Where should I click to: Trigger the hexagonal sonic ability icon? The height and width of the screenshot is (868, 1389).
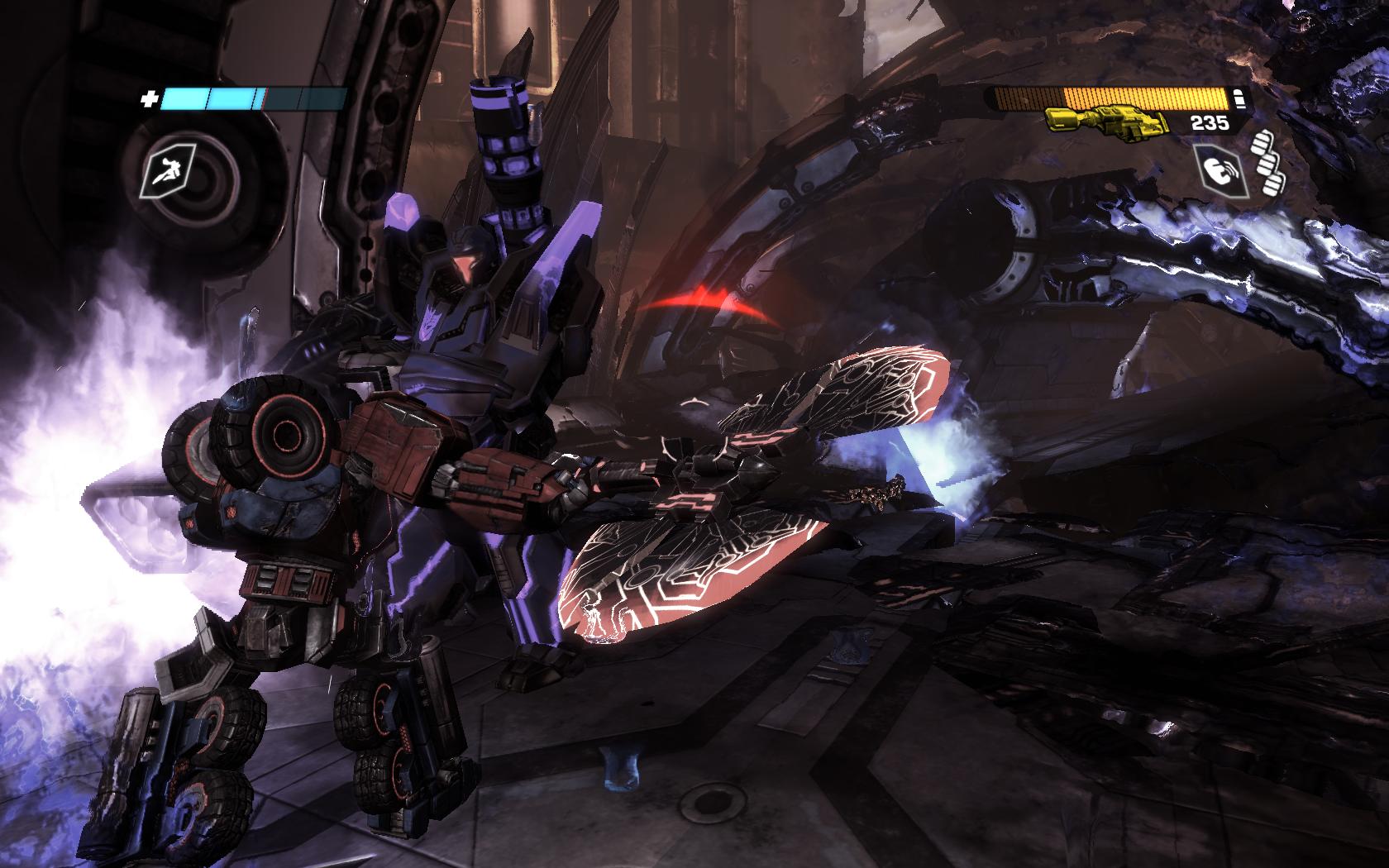pos(1220,170)
